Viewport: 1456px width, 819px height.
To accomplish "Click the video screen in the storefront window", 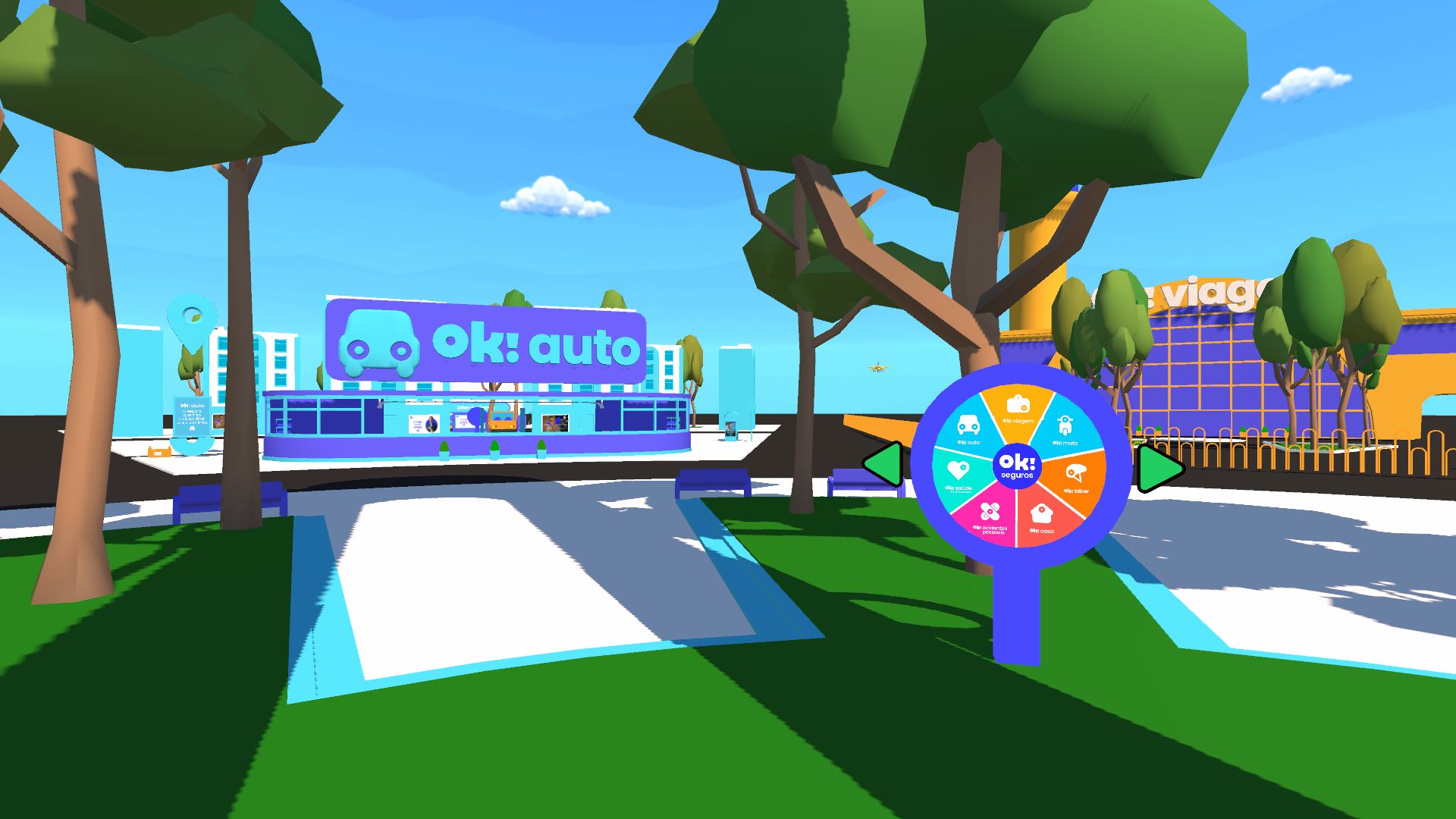I will [554, 422].
